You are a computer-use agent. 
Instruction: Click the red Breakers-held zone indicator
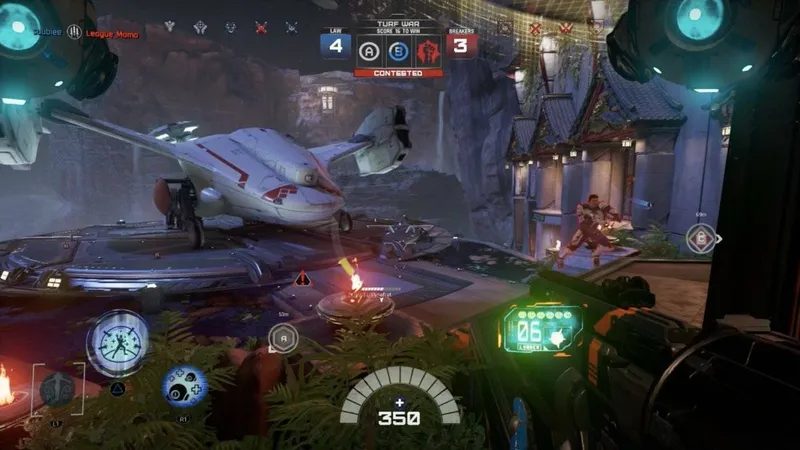(x=429, y=48)
